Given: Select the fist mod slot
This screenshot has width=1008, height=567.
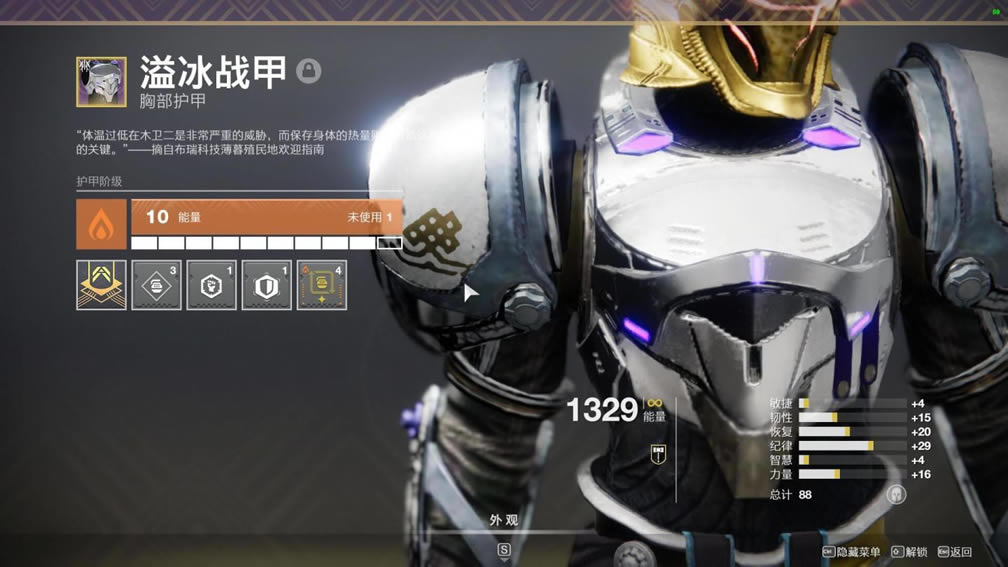Looking at the screenshot, I should pyautogui.click(x=211, y=285).
